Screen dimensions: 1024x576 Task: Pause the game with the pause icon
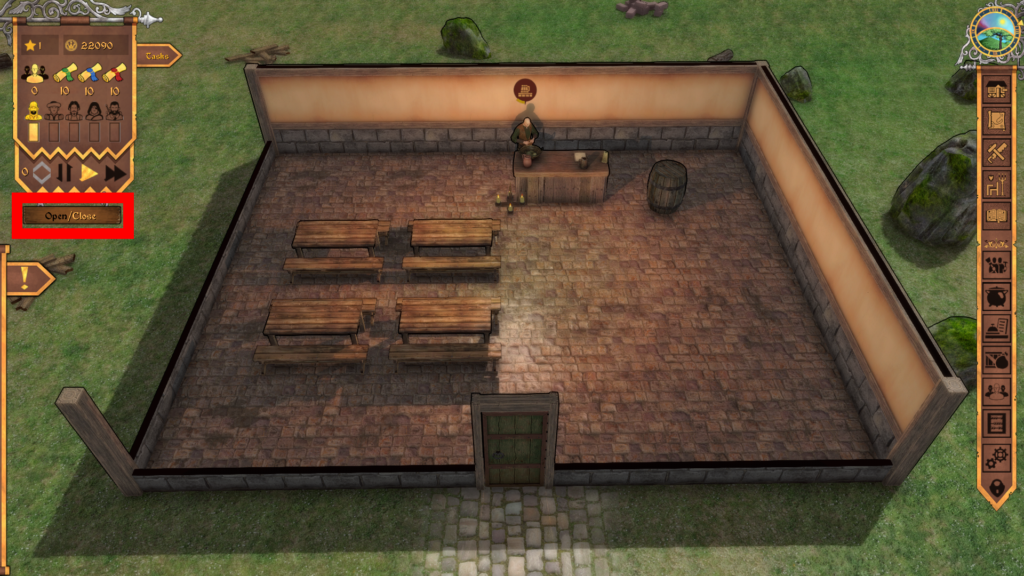(x=64, y=173)
